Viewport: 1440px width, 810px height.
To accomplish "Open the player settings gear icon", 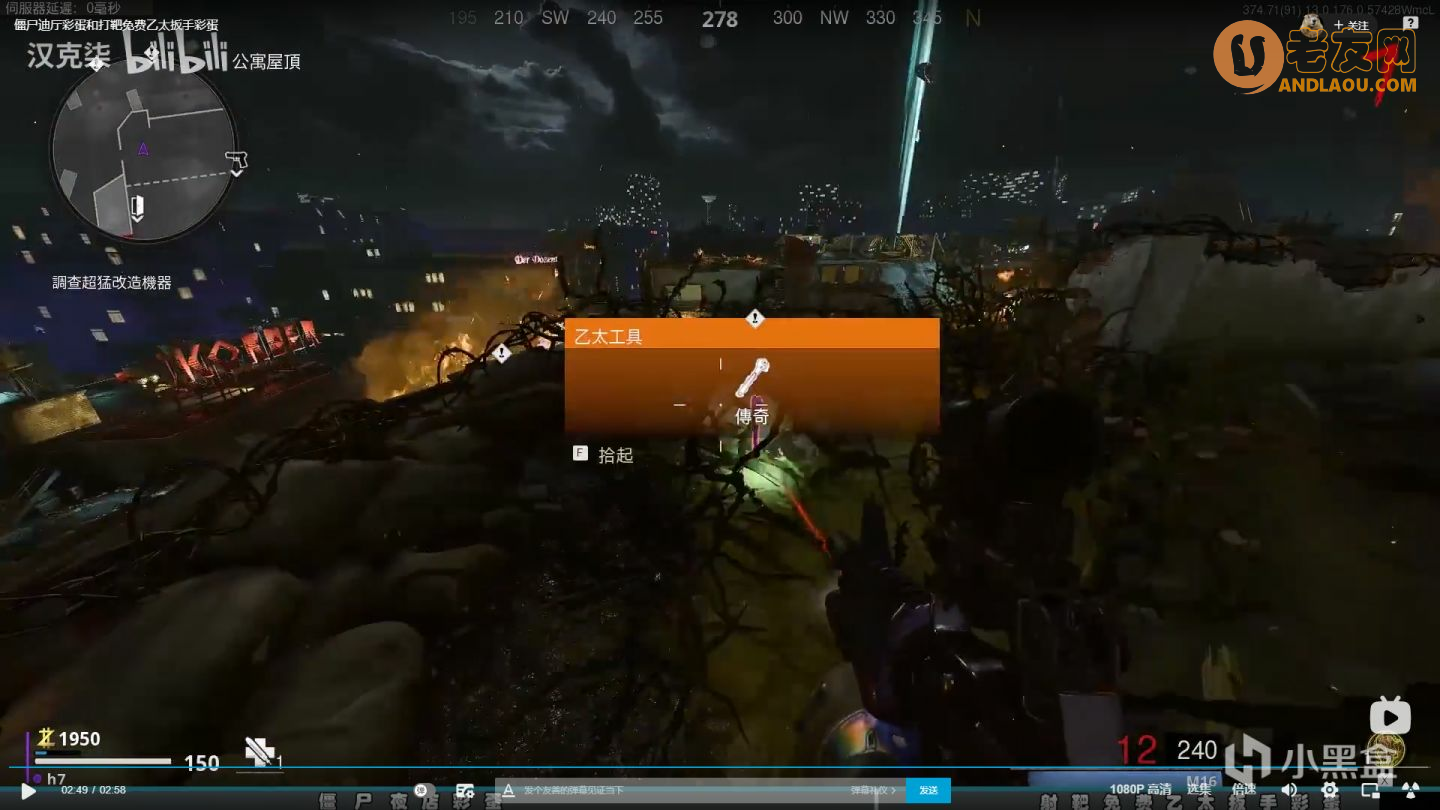I will click(x=1330, y=790).
